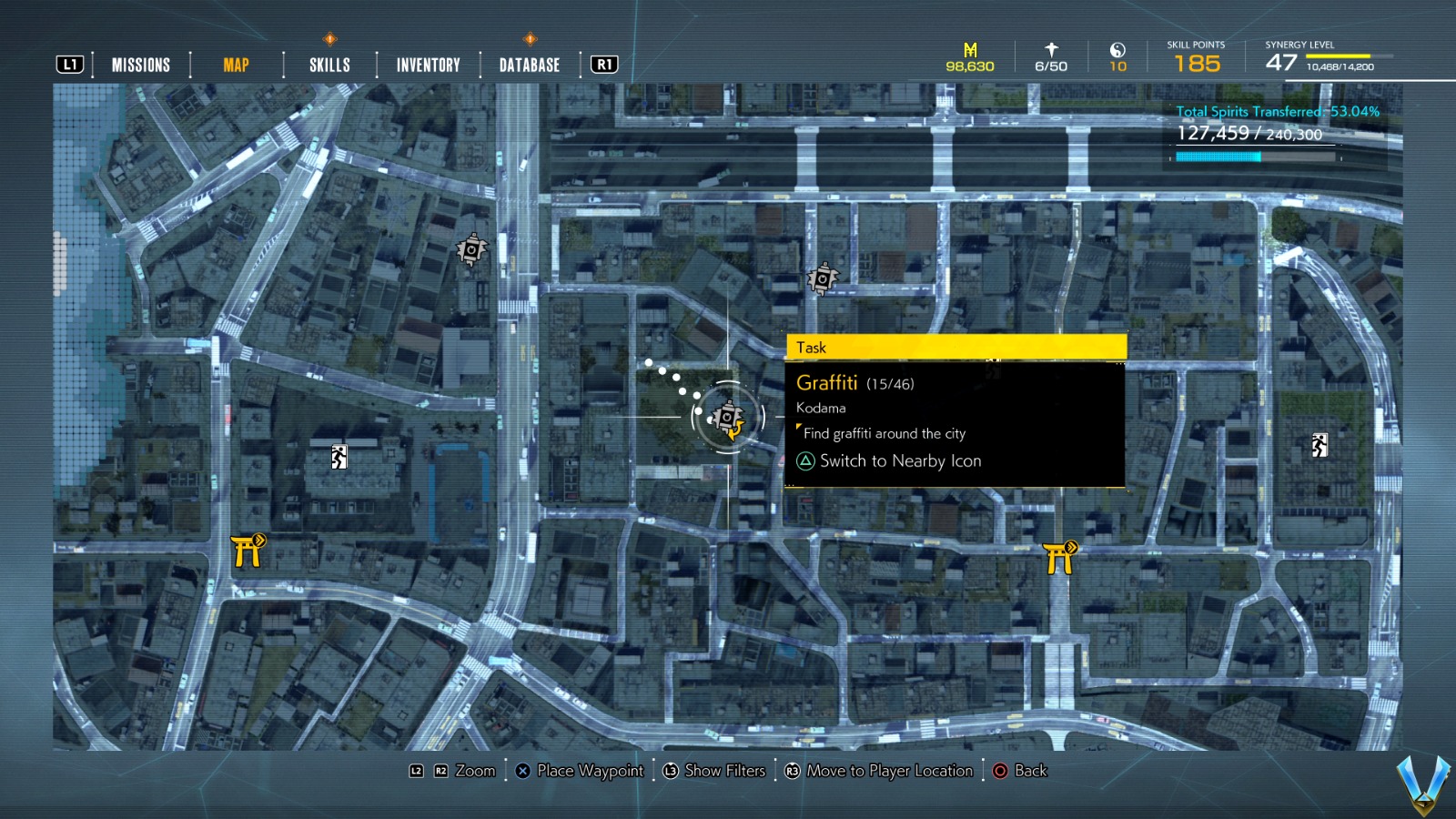
Task: Open the INVENTORY tab
Action: click(427, 64)
